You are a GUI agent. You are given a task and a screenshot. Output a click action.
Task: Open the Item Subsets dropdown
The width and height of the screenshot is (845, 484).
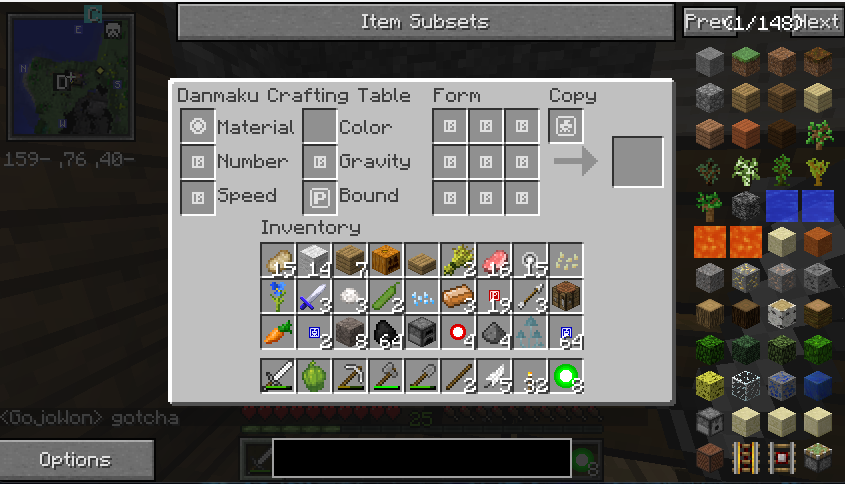coord(425,22)
